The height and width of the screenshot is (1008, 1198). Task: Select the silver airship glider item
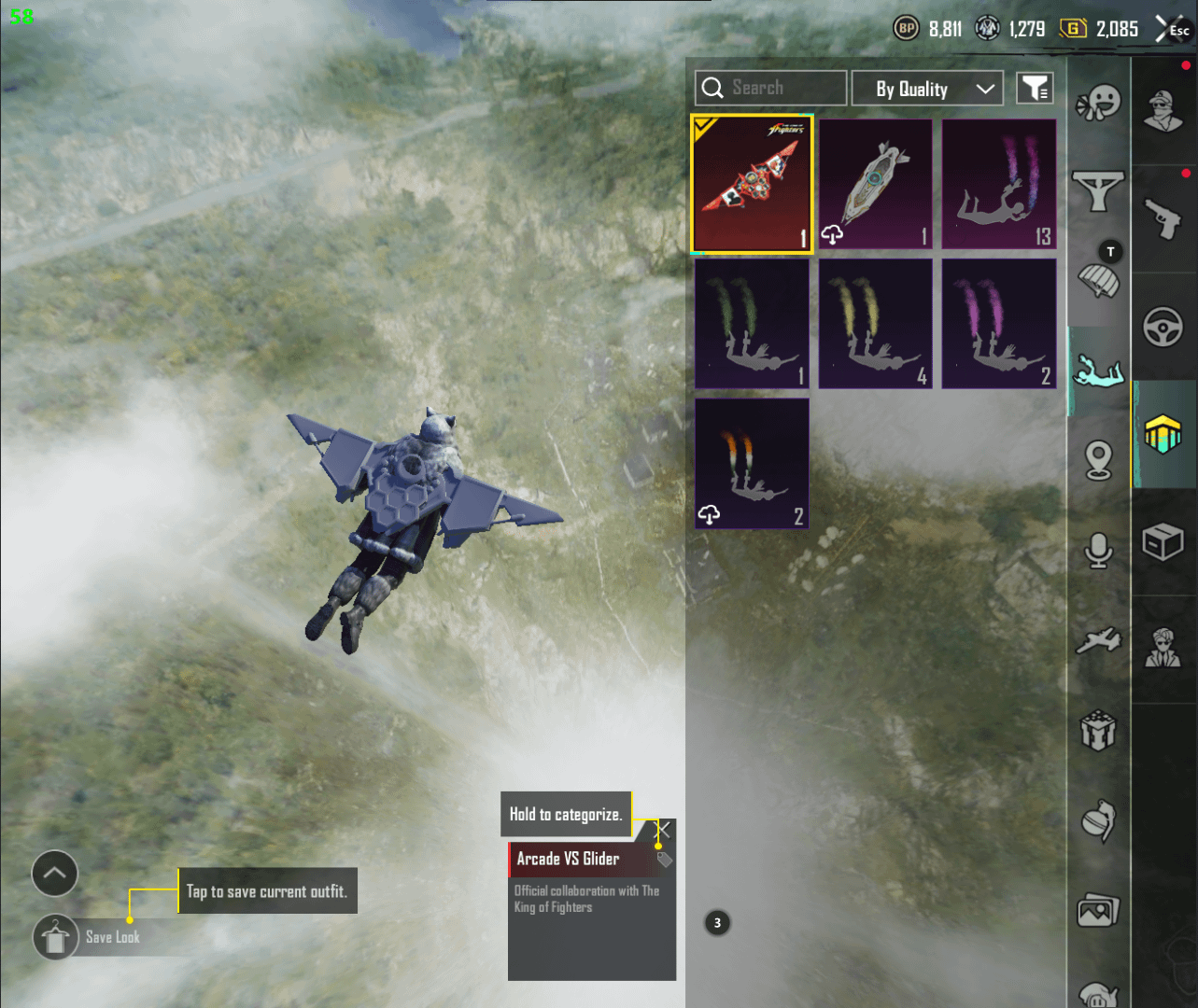click(875, 184)
